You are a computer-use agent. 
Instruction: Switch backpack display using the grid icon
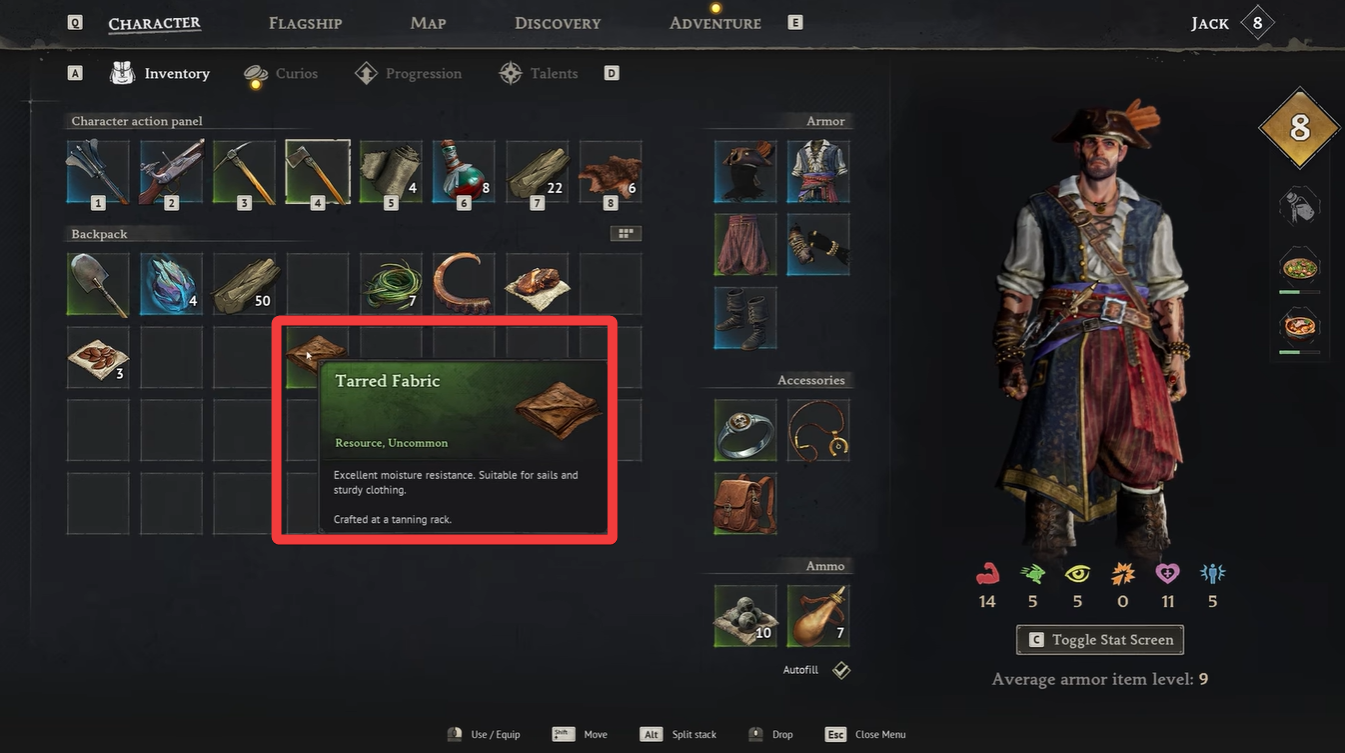tap(626, 232)
